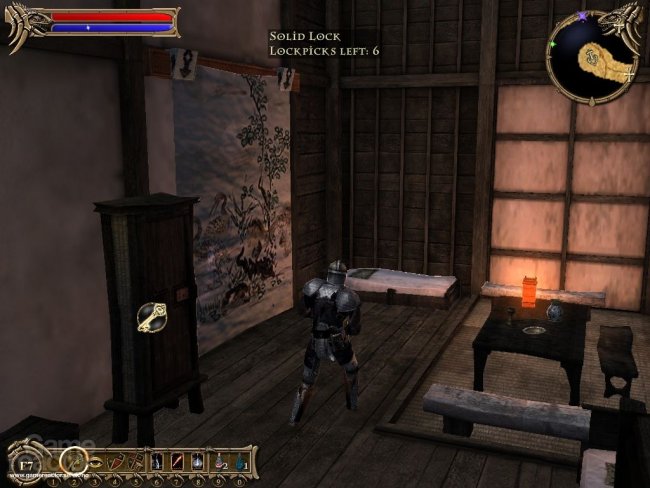Use the blue potion in the hotbar
The image size is (650, 488).
coord(240,462)
